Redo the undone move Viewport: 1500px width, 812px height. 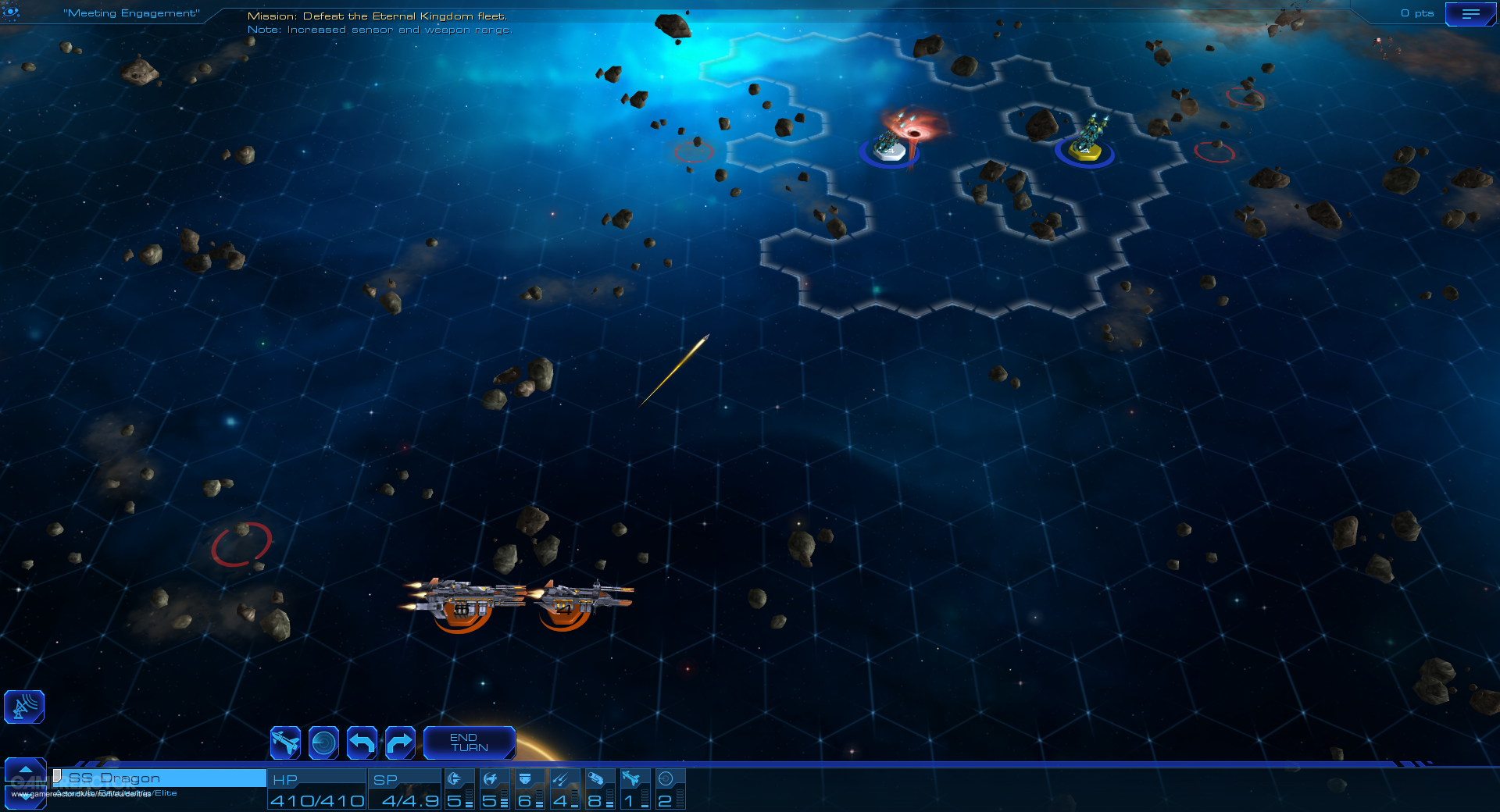(401, 743)
